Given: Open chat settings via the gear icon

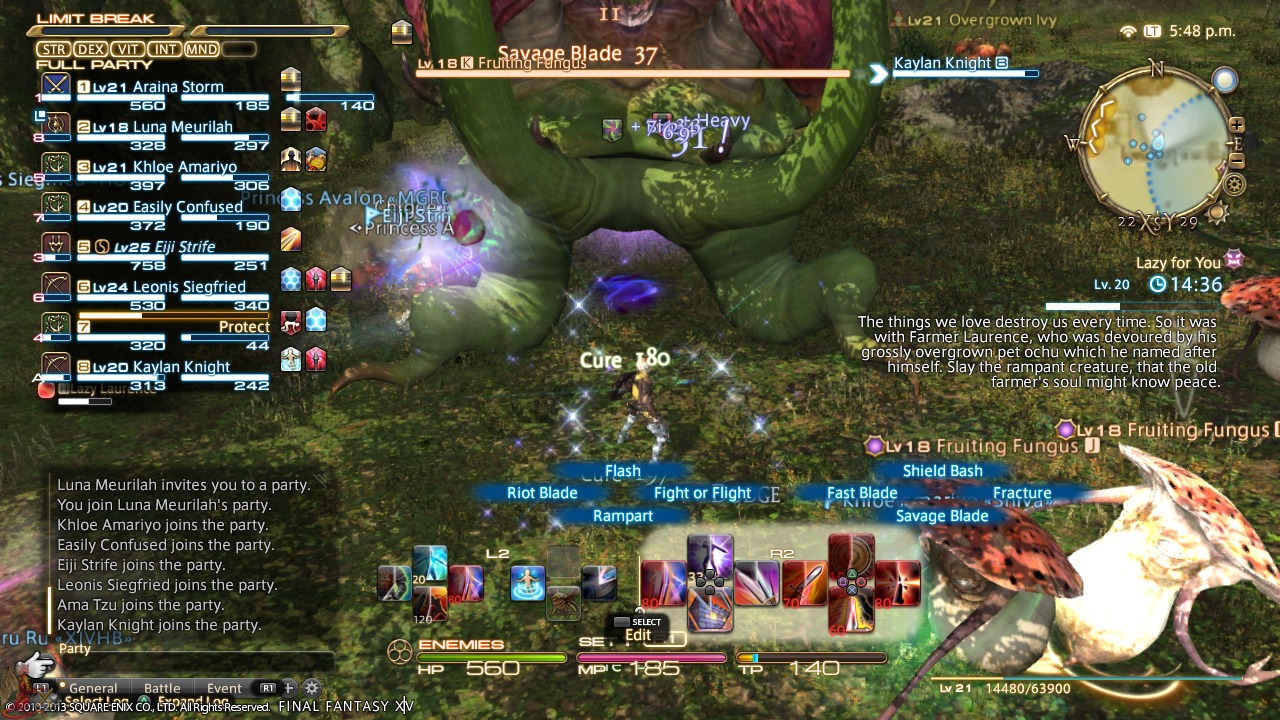Looking at the screenshot, I should pos(313,686).
